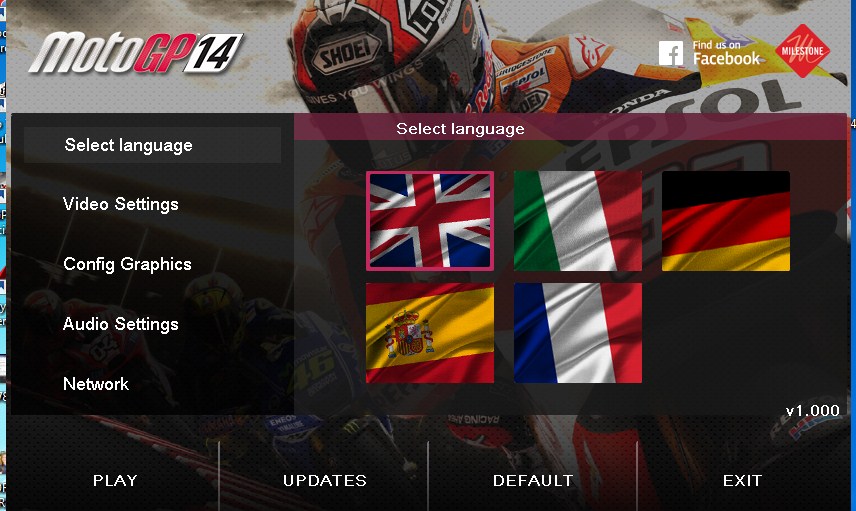
Task: Select the British flag for English
Action: (x=430, y=221)
